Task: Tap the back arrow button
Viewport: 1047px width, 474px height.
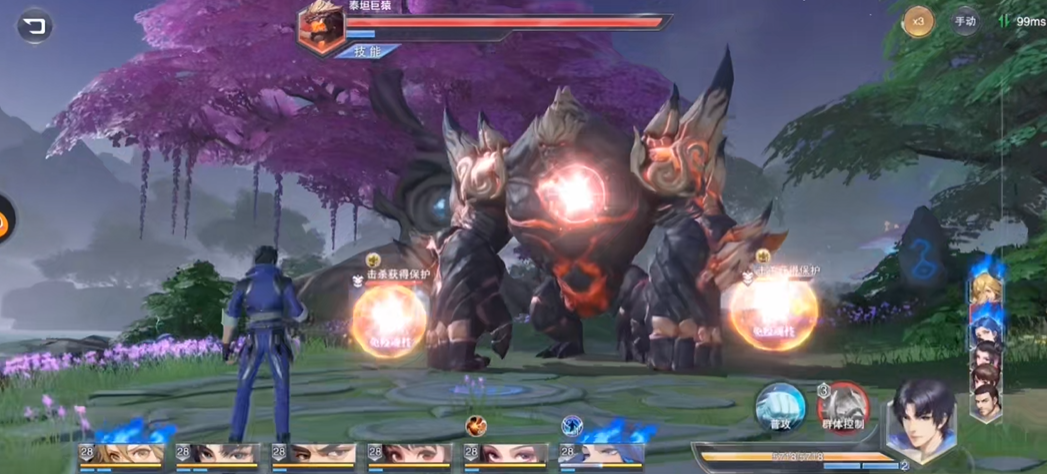Action: (x=35, y=25)
